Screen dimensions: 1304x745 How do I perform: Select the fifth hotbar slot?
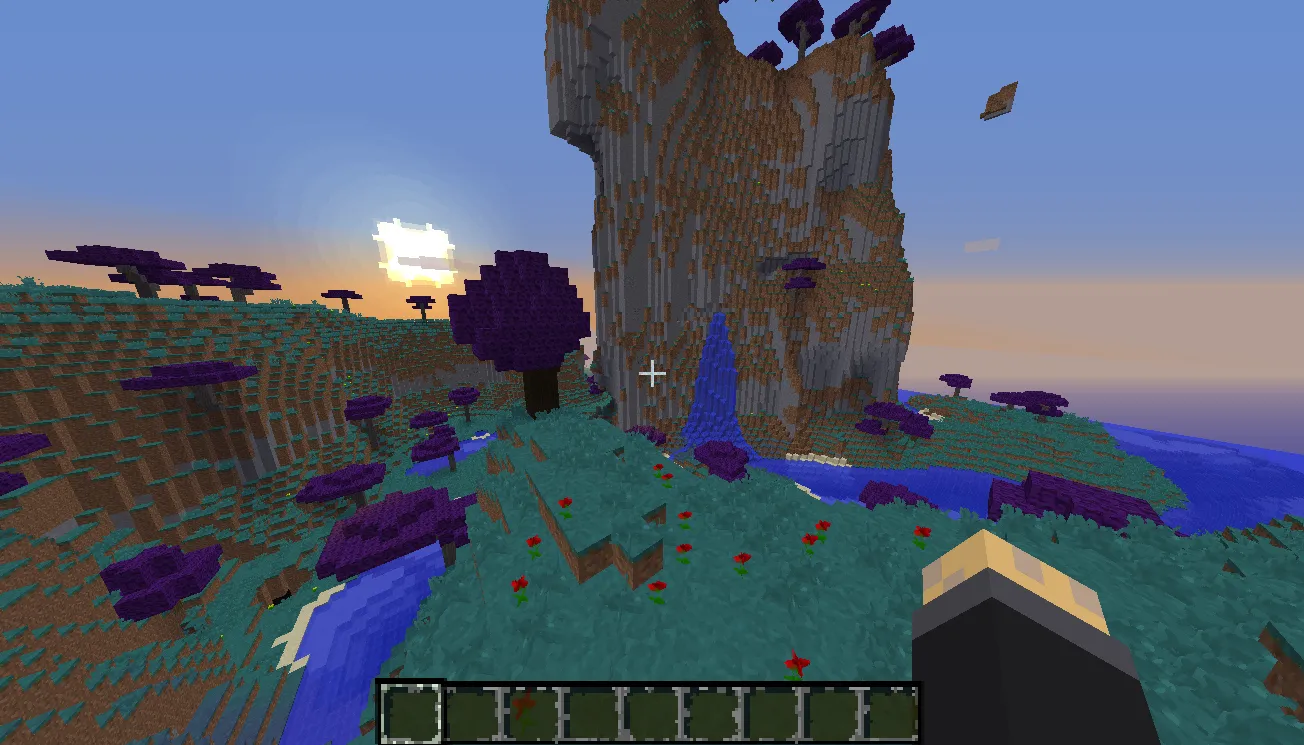[x=650, y=711]
